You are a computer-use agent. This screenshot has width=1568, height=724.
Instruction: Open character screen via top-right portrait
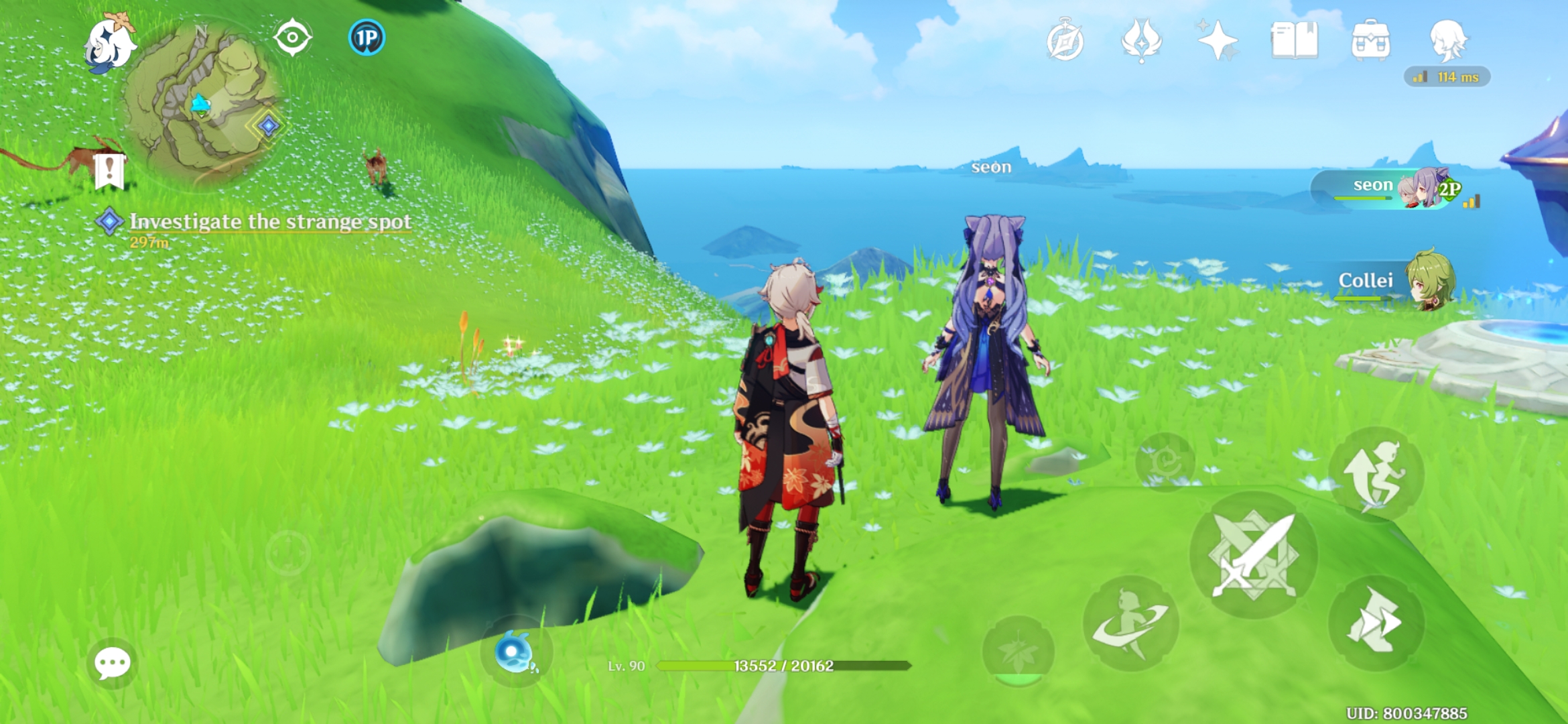1448,43
